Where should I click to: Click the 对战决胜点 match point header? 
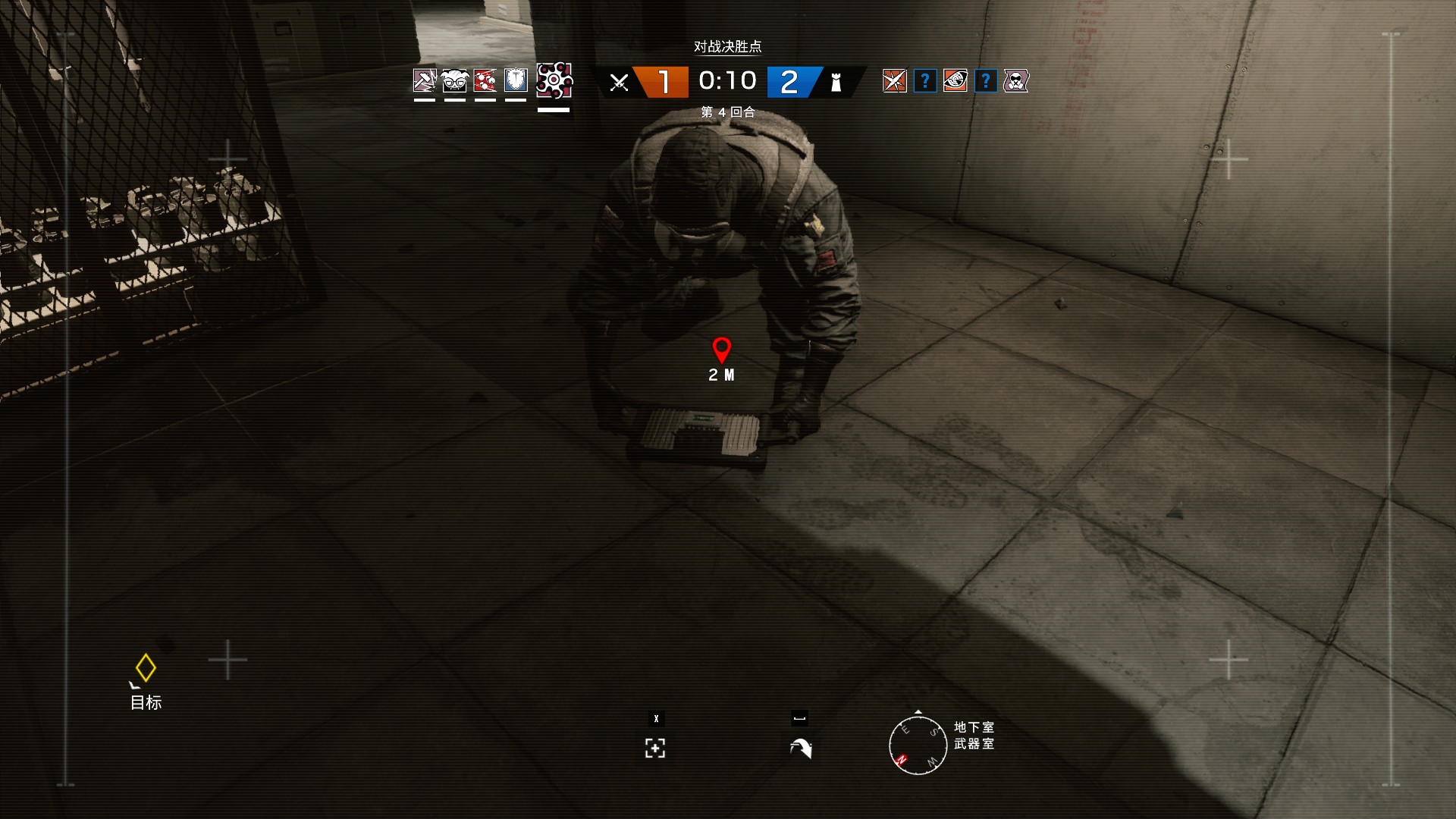726,47
